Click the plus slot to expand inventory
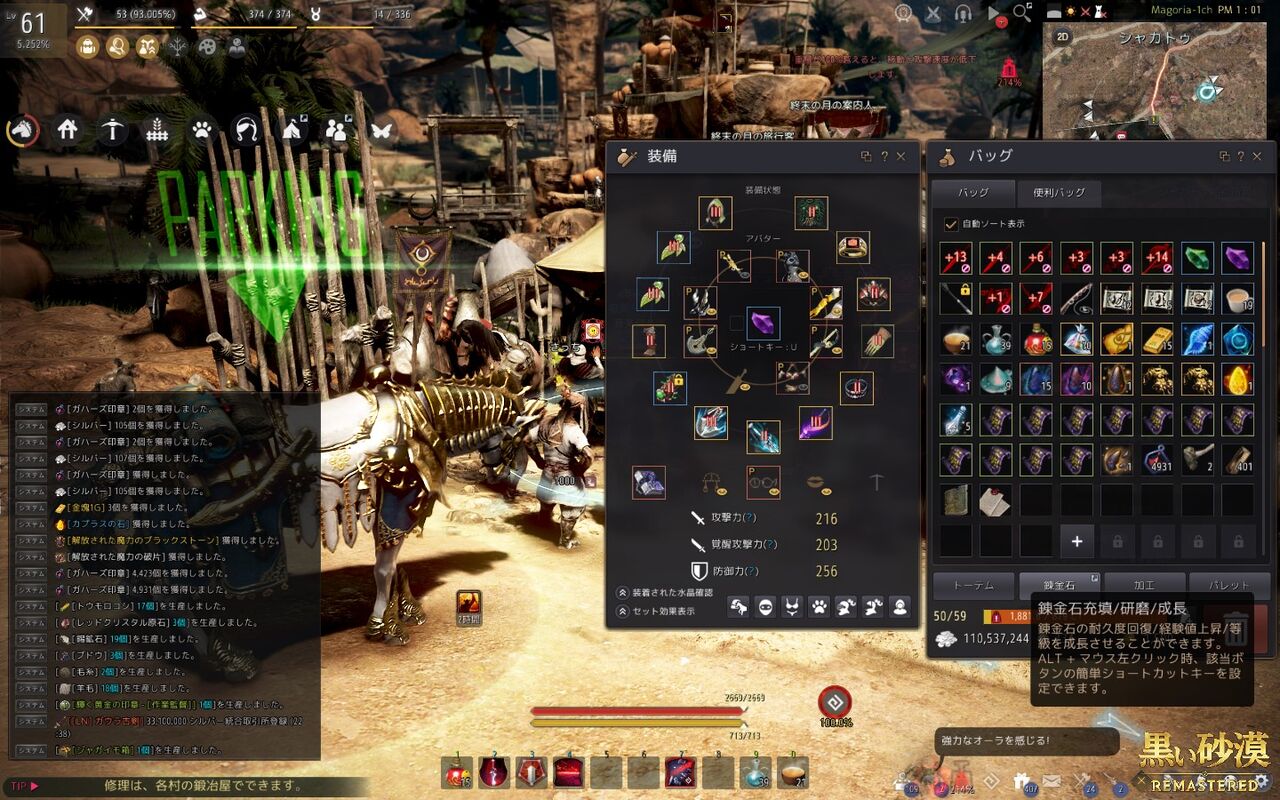This screenshot has height=800, width=1280. tap(1077, 541)
